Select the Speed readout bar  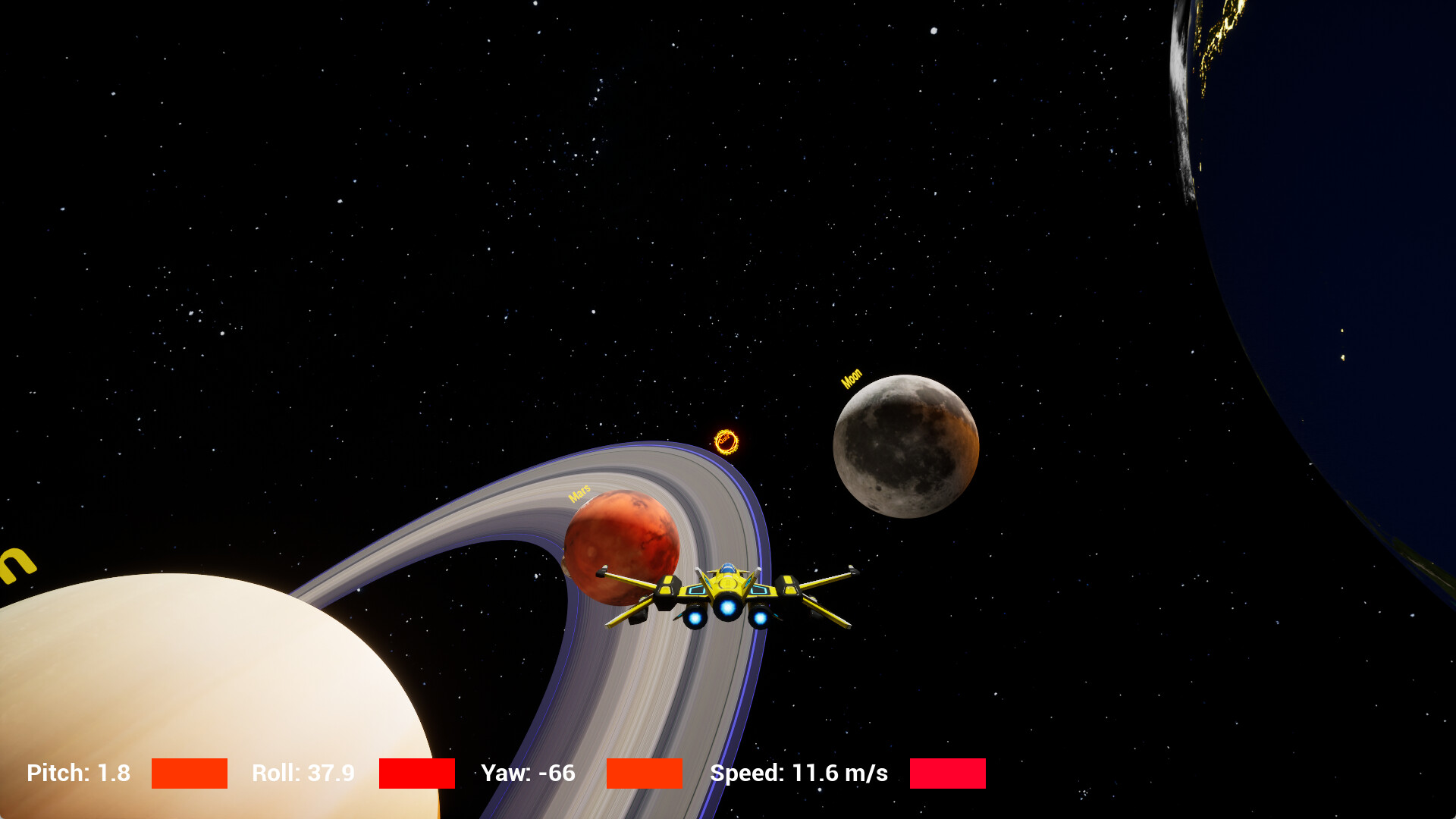tap(947, 774)
